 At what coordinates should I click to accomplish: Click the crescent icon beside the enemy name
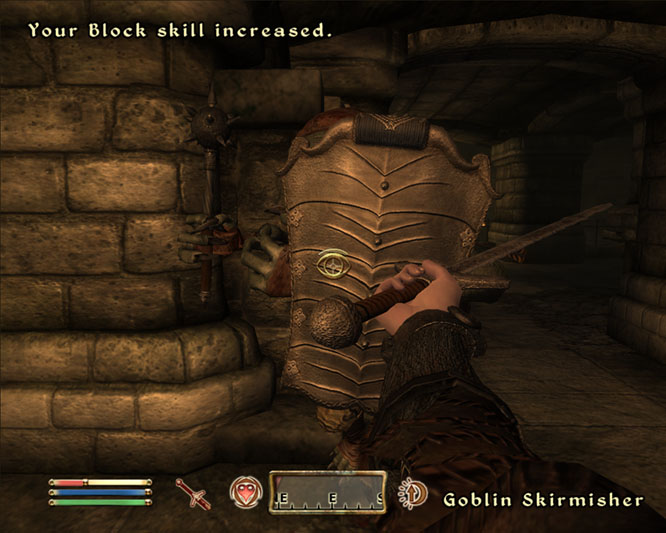(412, 494)
